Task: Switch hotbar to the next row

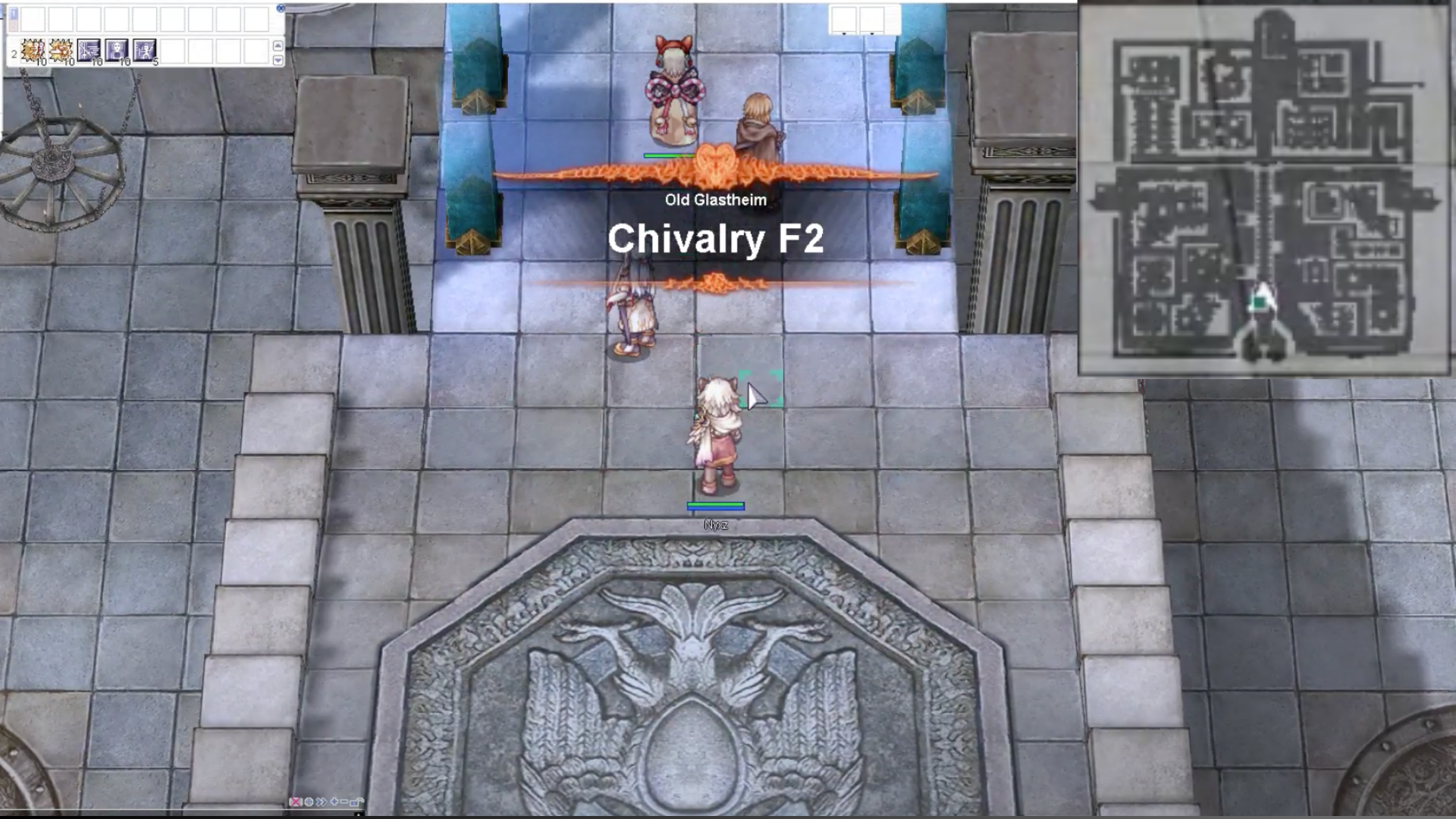Action: (x=278, y=60)
